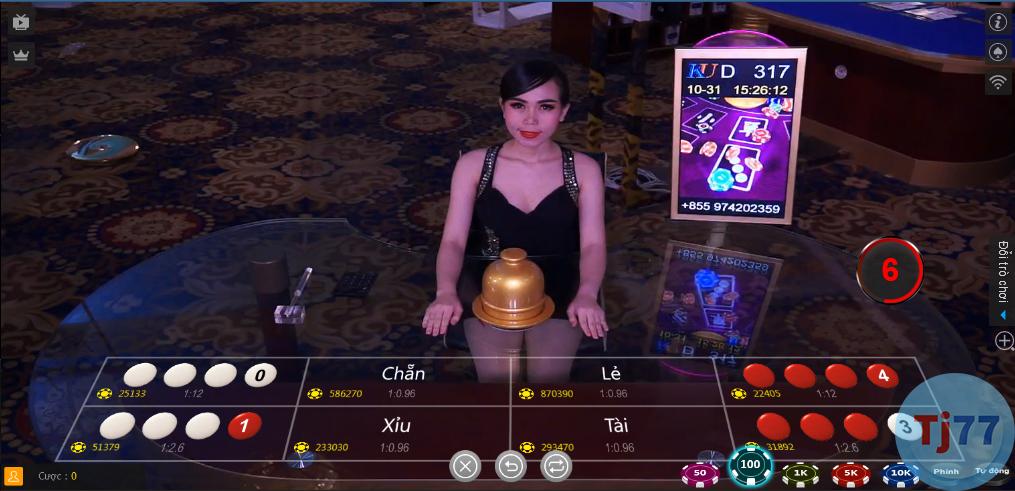Choose the 100 chip
The image size is (1015, 491).
pos(750,465)
